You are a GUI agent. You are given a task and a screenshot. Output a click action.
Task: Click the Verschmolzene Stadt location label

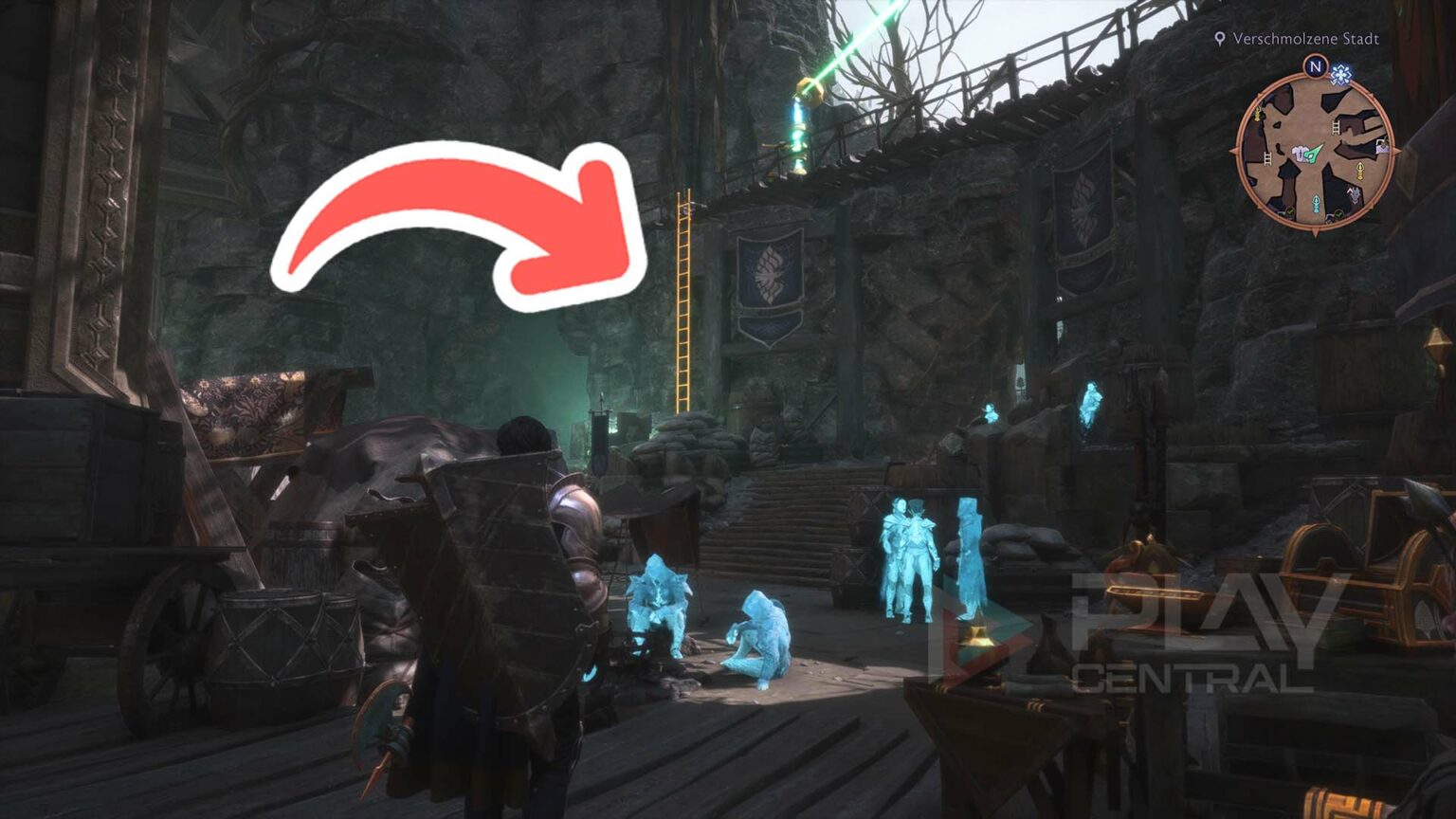click(1308, 40)
